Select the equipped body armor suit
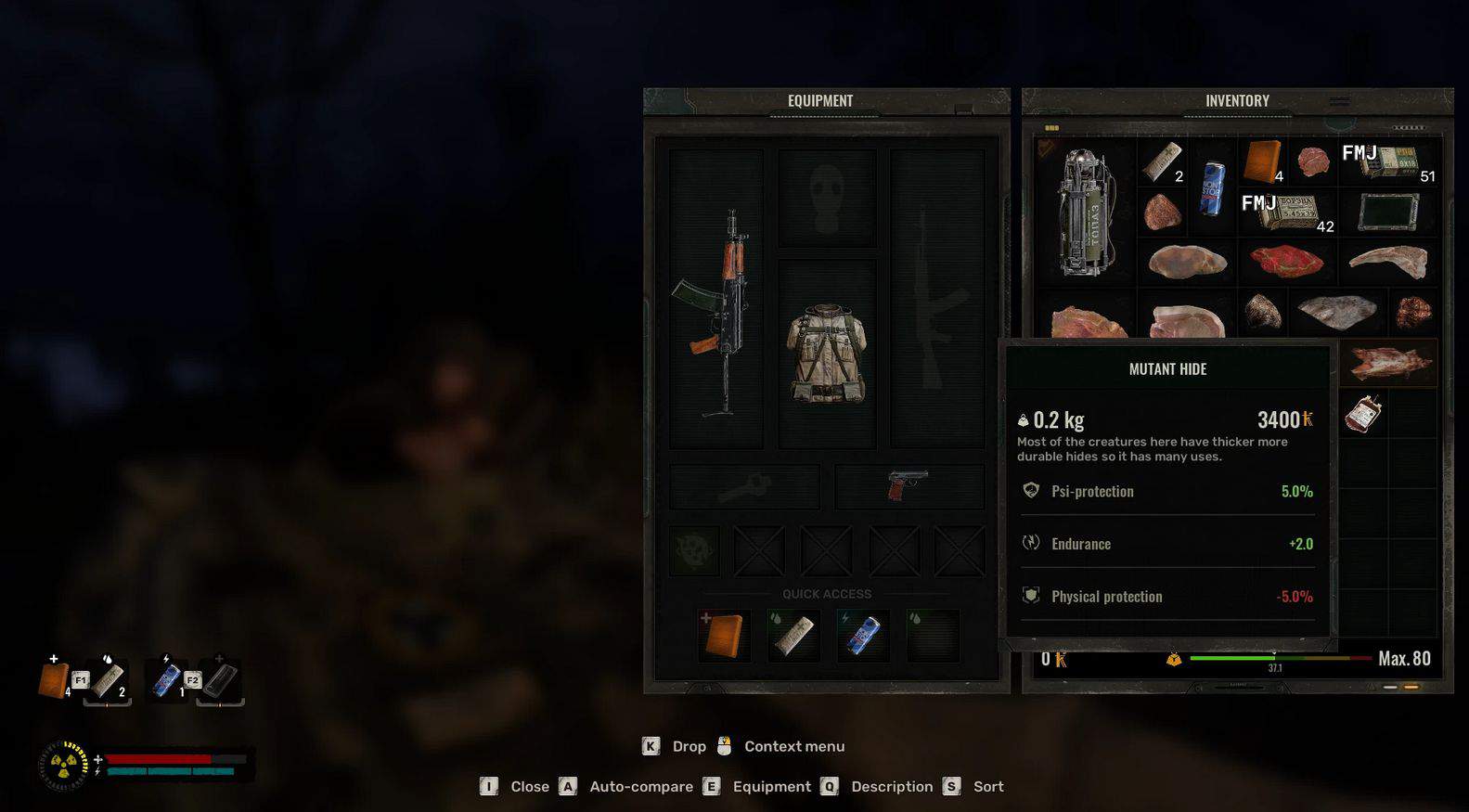This screenshot has width=1469, height=812. pos(827,354)
